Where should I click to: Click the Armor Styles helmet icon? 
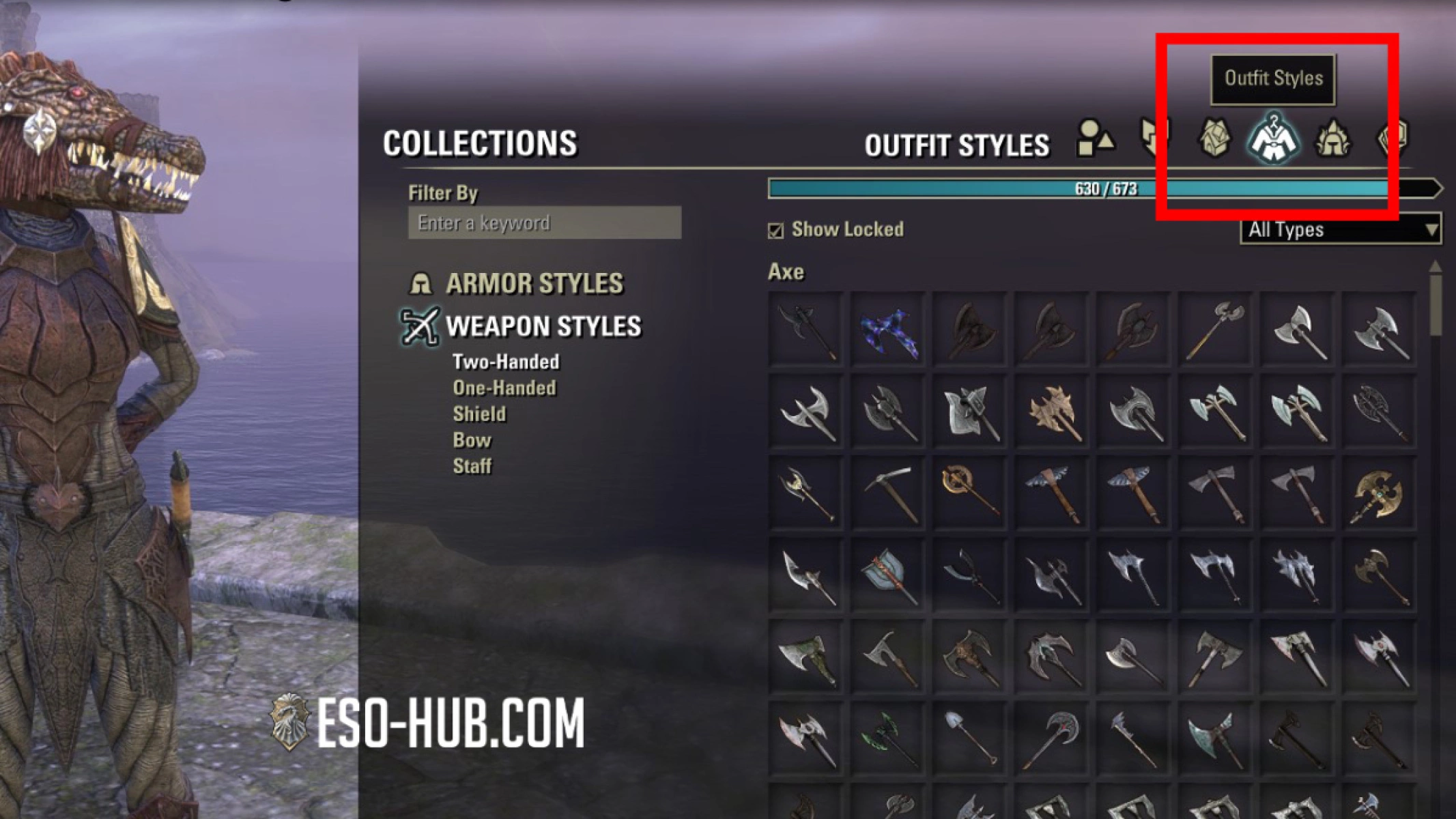click(421, 283)
